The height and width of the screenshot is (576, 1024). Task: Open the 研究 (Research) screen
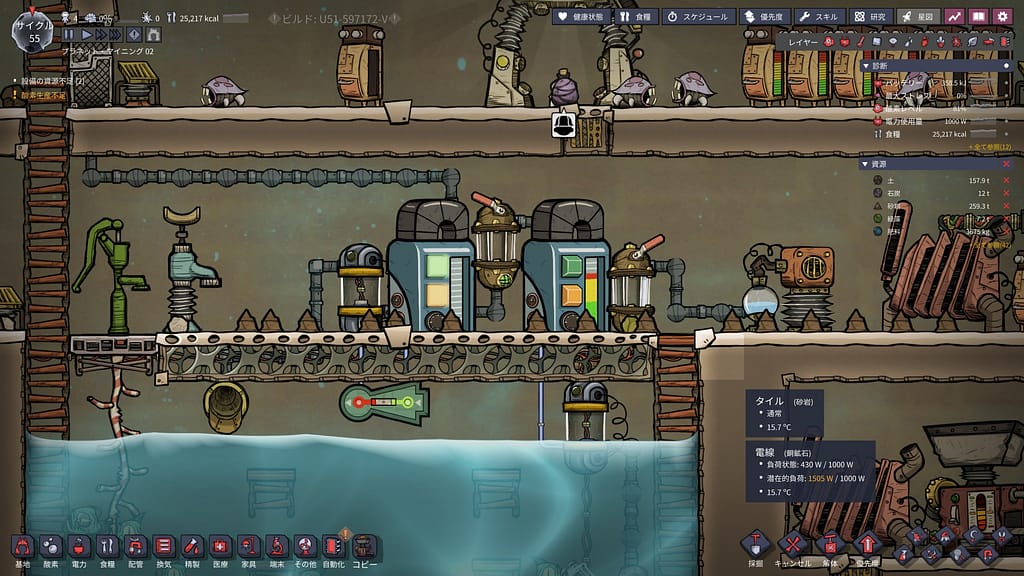coord(871,16)
